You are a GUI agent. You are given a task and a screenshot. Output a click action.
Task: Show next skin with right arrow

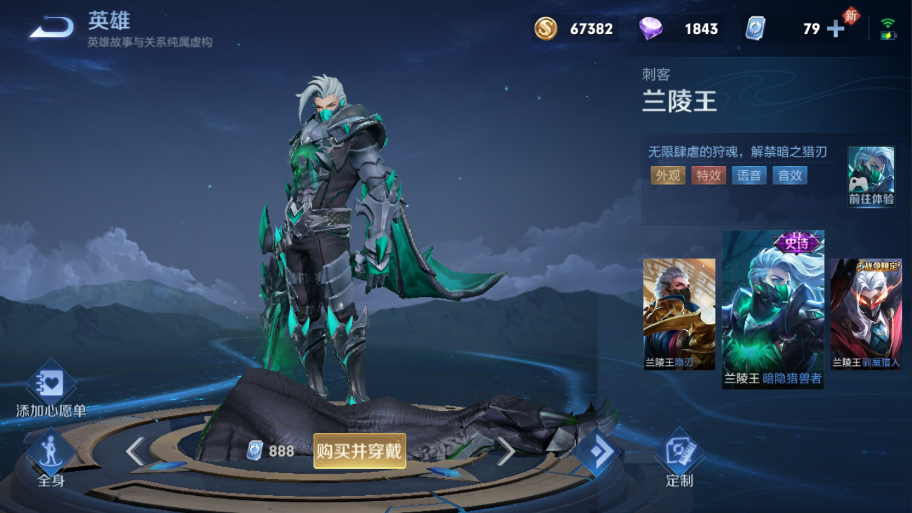coord(506,452)
